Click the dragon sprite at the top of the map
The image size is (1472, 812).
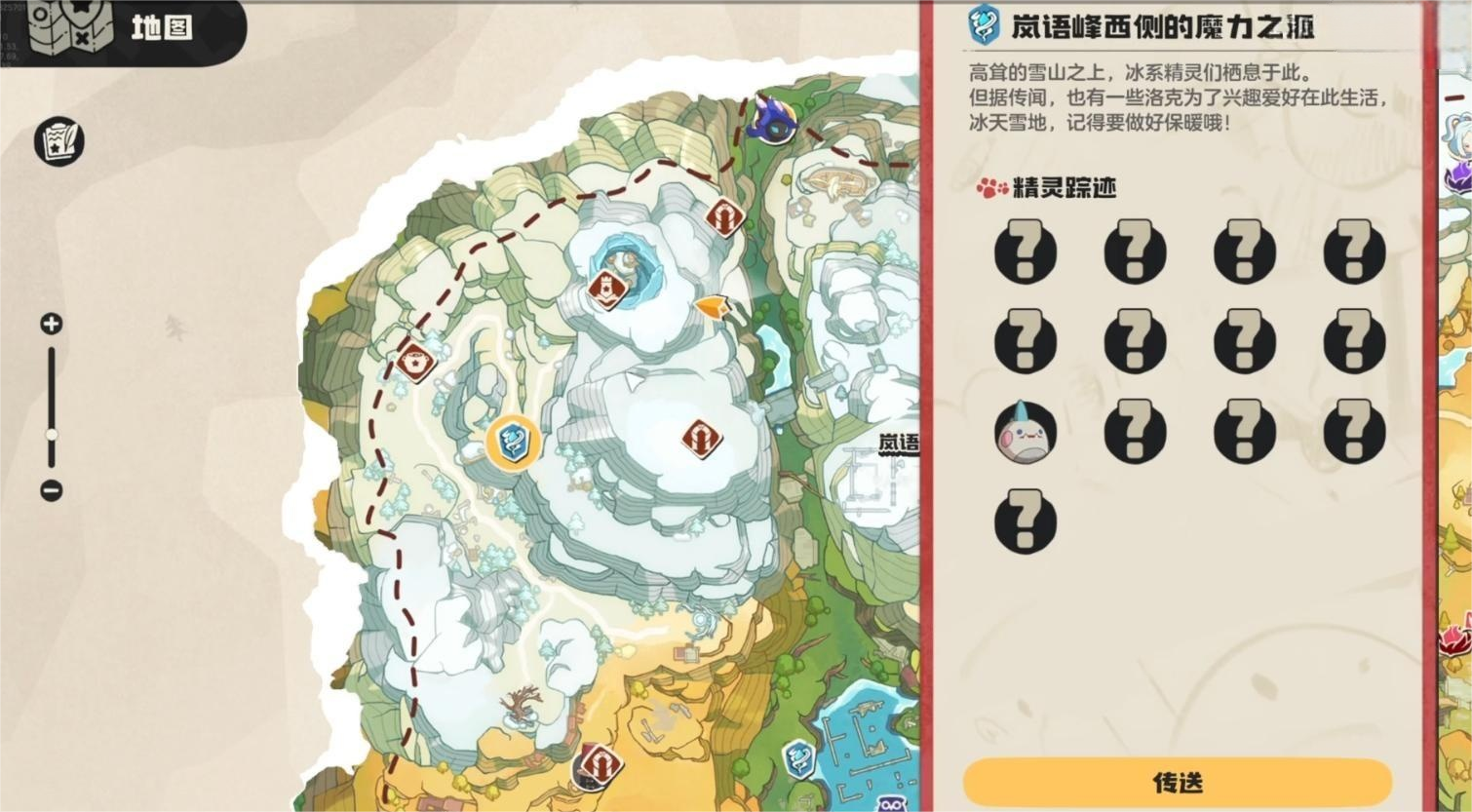[773, 117]
